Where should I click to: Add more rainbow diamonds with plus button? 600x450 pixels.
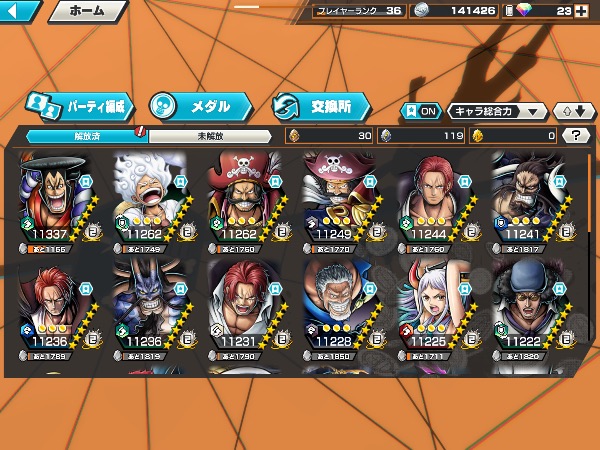[581, 11]
